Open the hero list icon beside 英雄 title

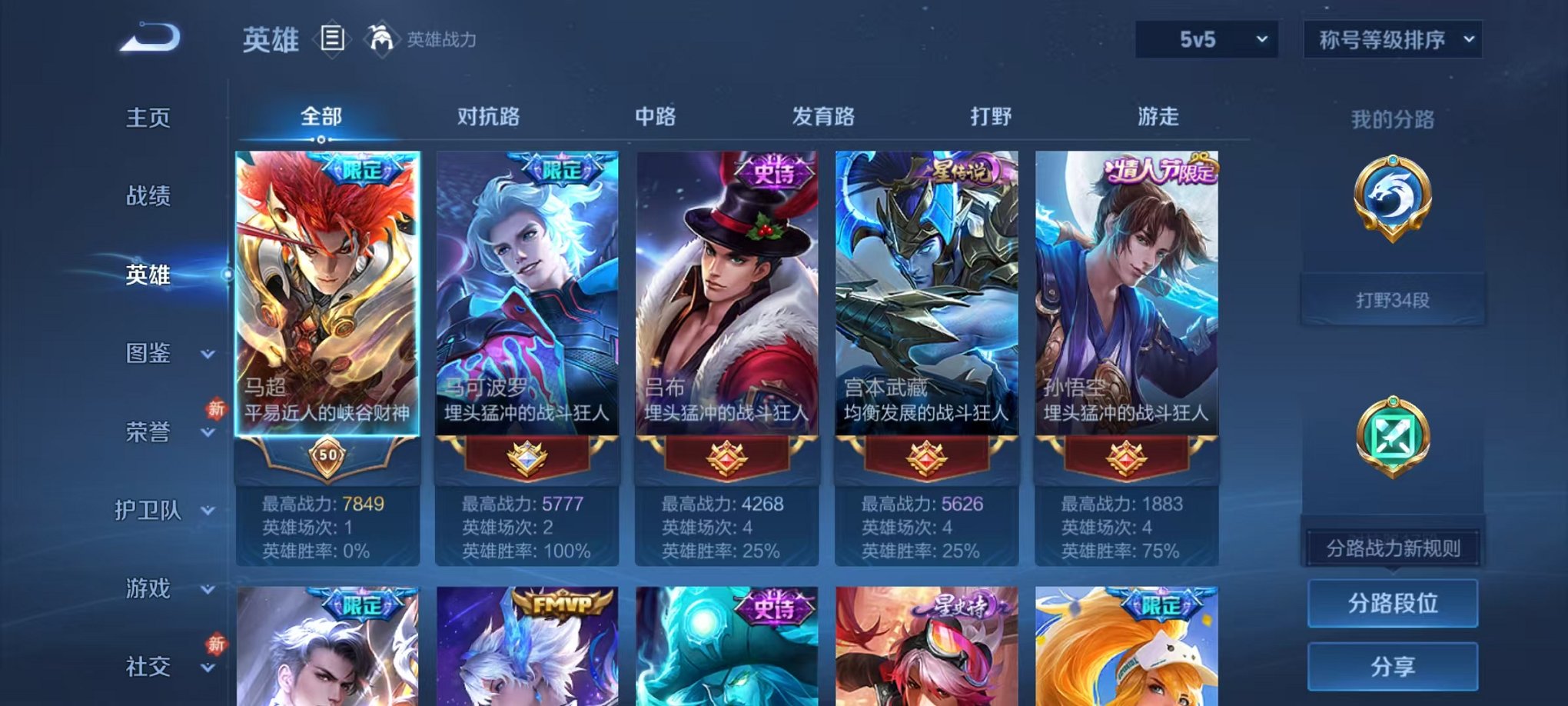tap(332, 40)
